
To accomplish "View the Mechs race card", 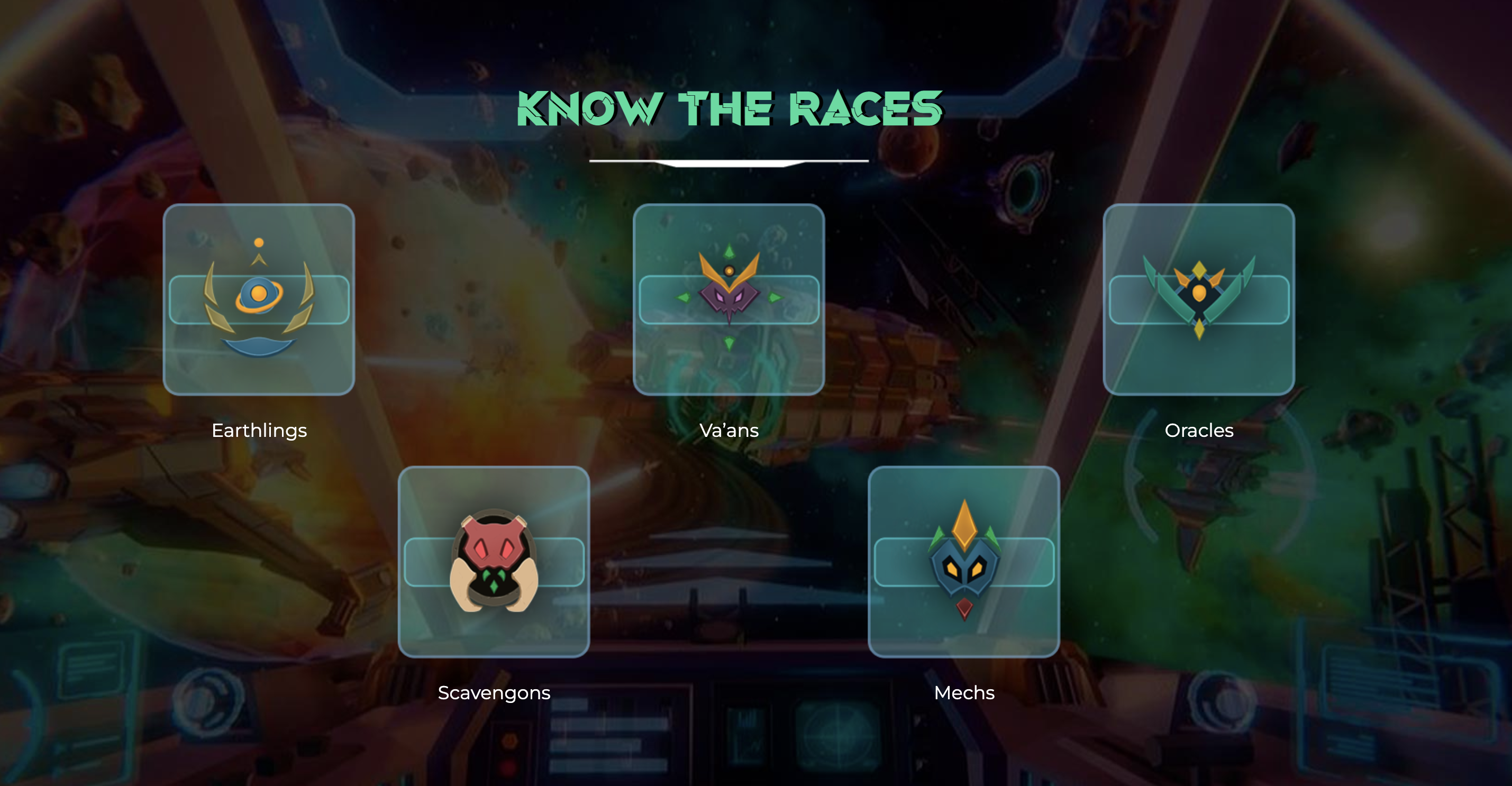I will [964, 561].
